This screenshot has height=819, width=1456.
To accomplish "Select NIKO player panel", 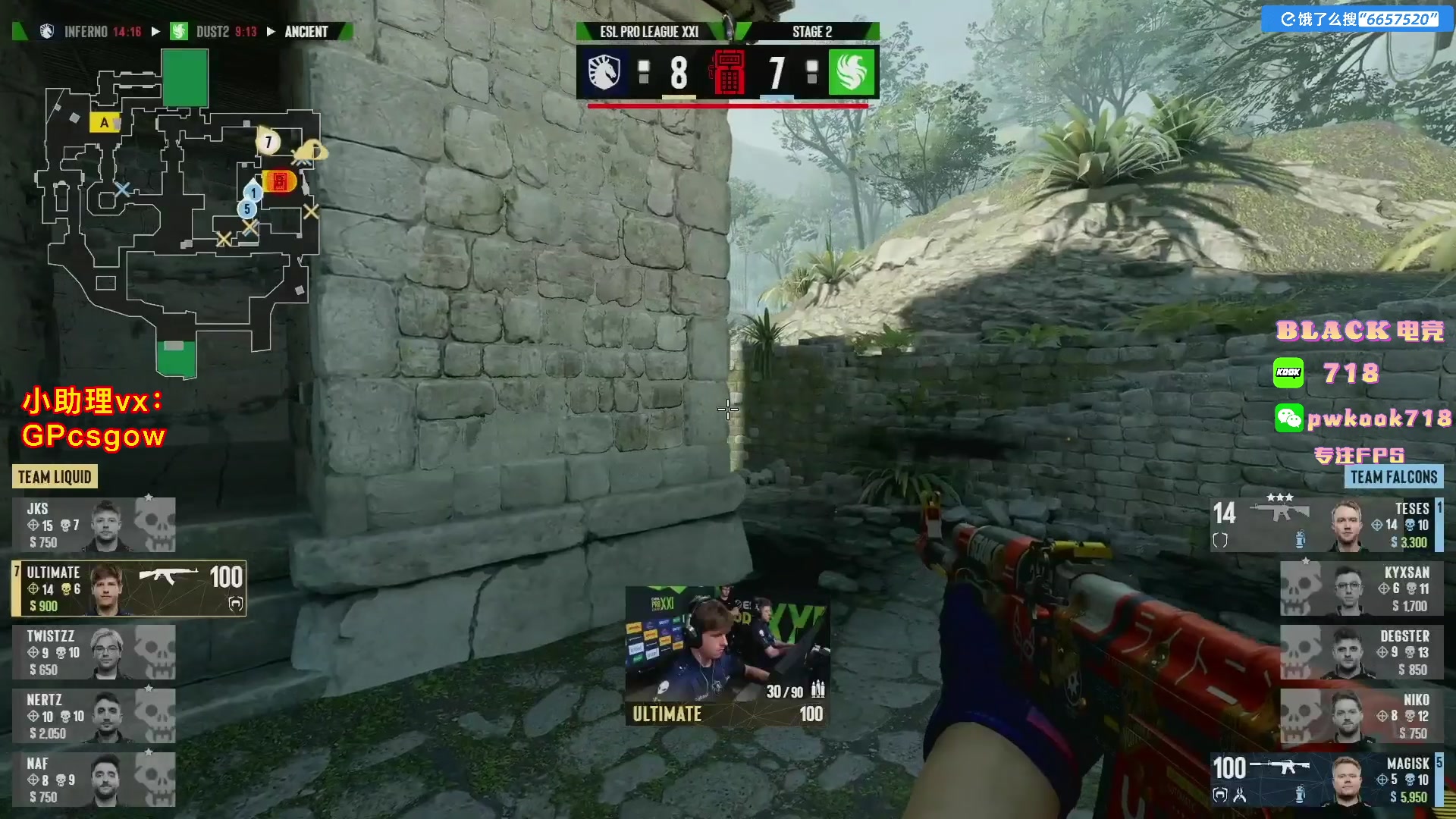I will click(x=1361, y=716).
